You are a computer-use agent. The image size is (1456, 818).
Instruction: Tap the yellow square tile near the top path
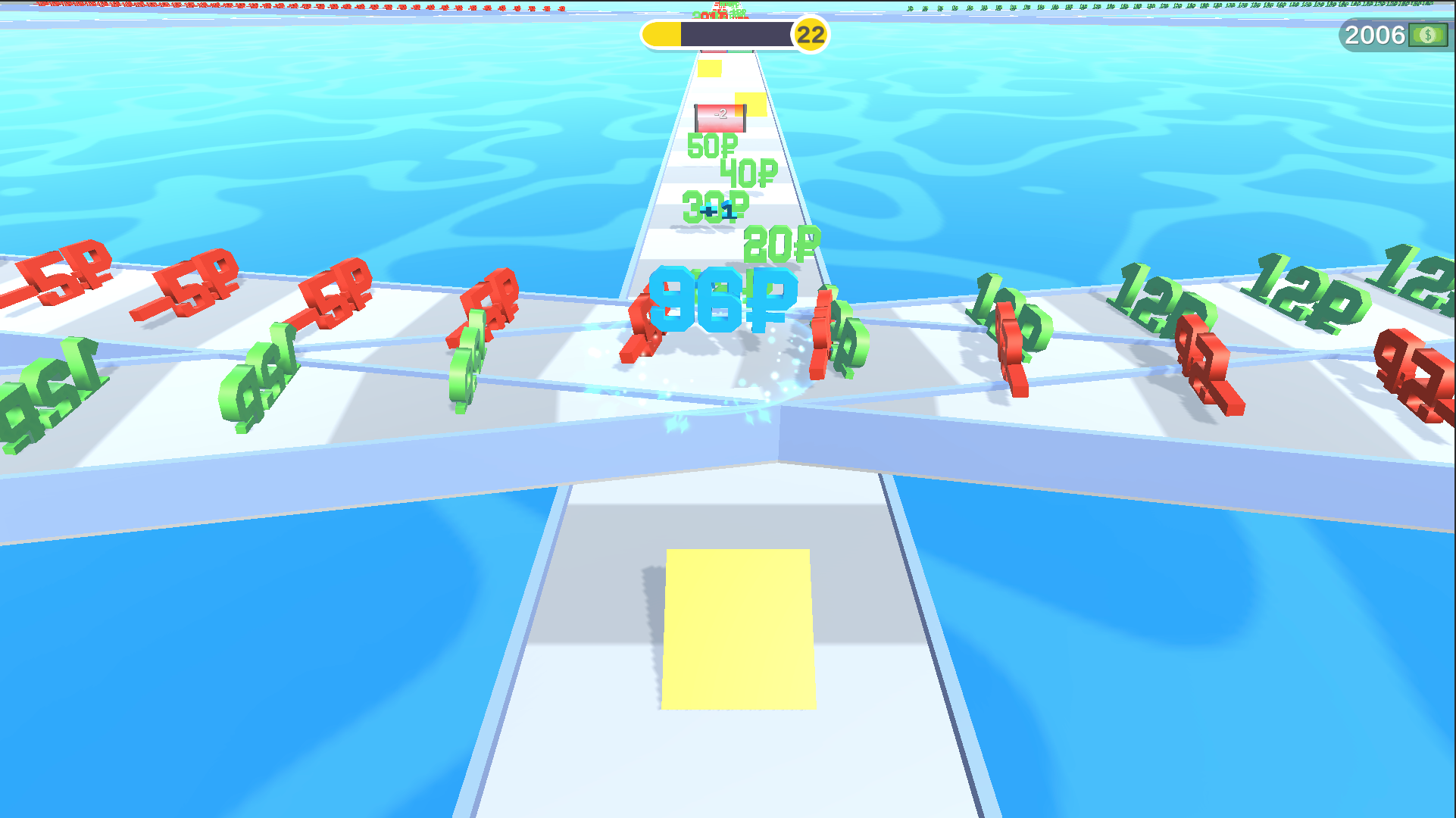(708, 68)
